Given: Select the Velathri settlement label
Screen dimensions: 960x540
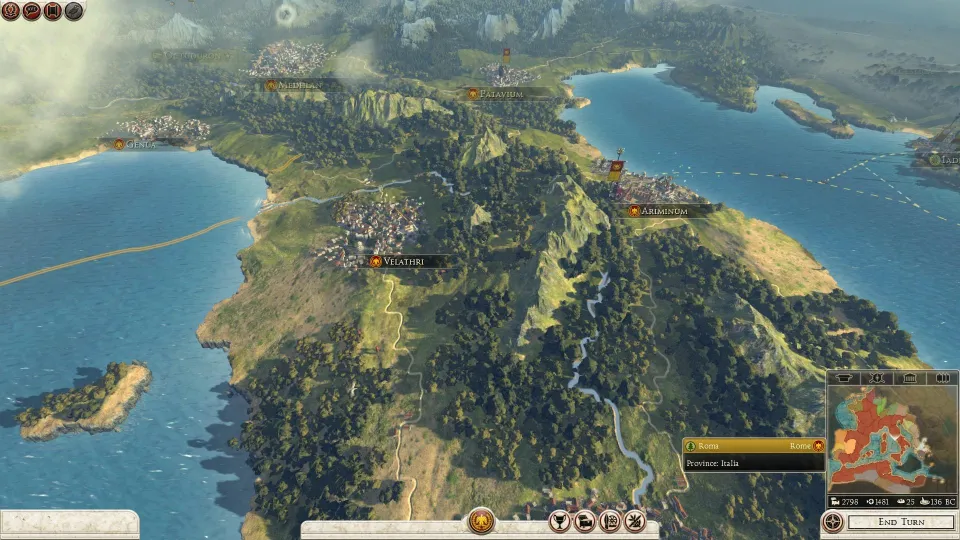Looking at the screenshot, I should click(x=405, y=261).
